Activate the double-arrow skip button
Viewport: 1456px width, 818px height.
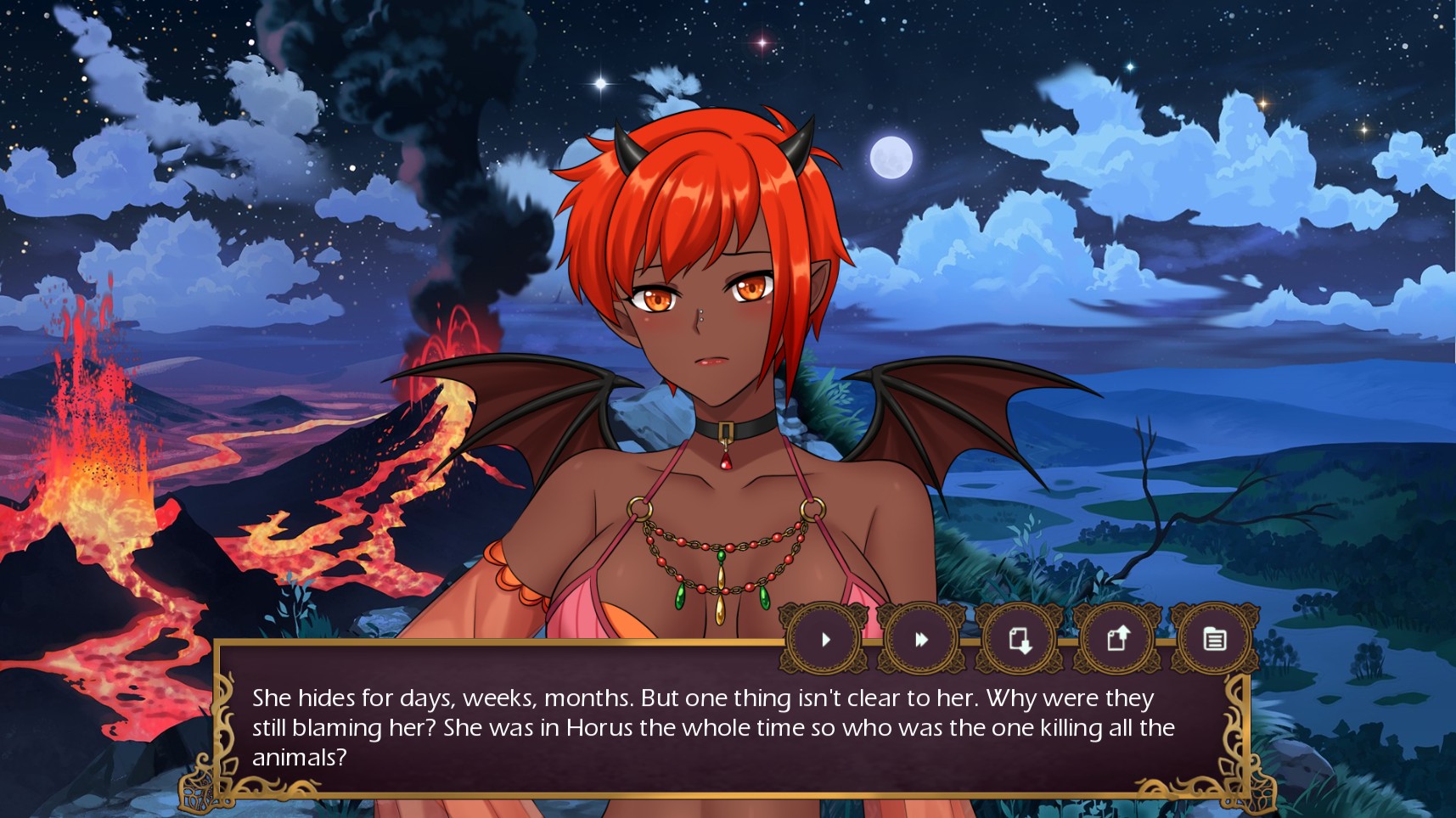(922, 639)
